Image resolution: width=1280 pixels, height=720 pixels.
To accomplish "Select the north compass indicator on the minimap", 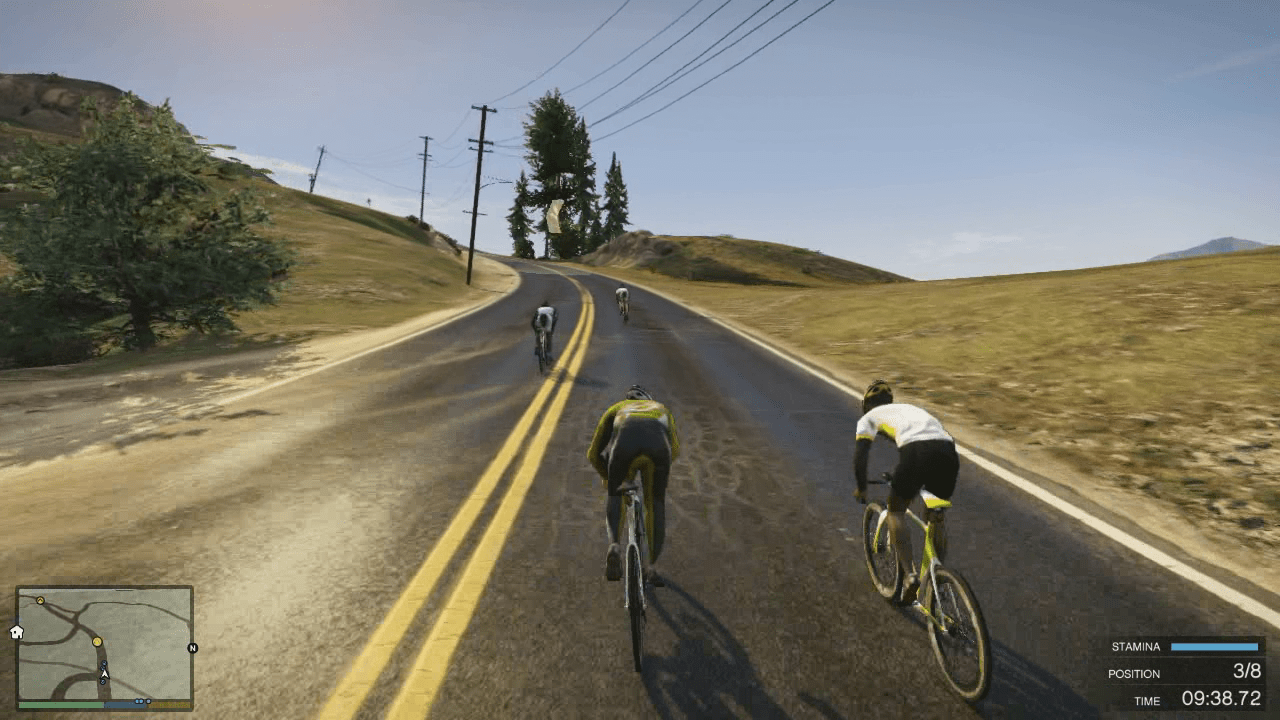I will (192, 648).
